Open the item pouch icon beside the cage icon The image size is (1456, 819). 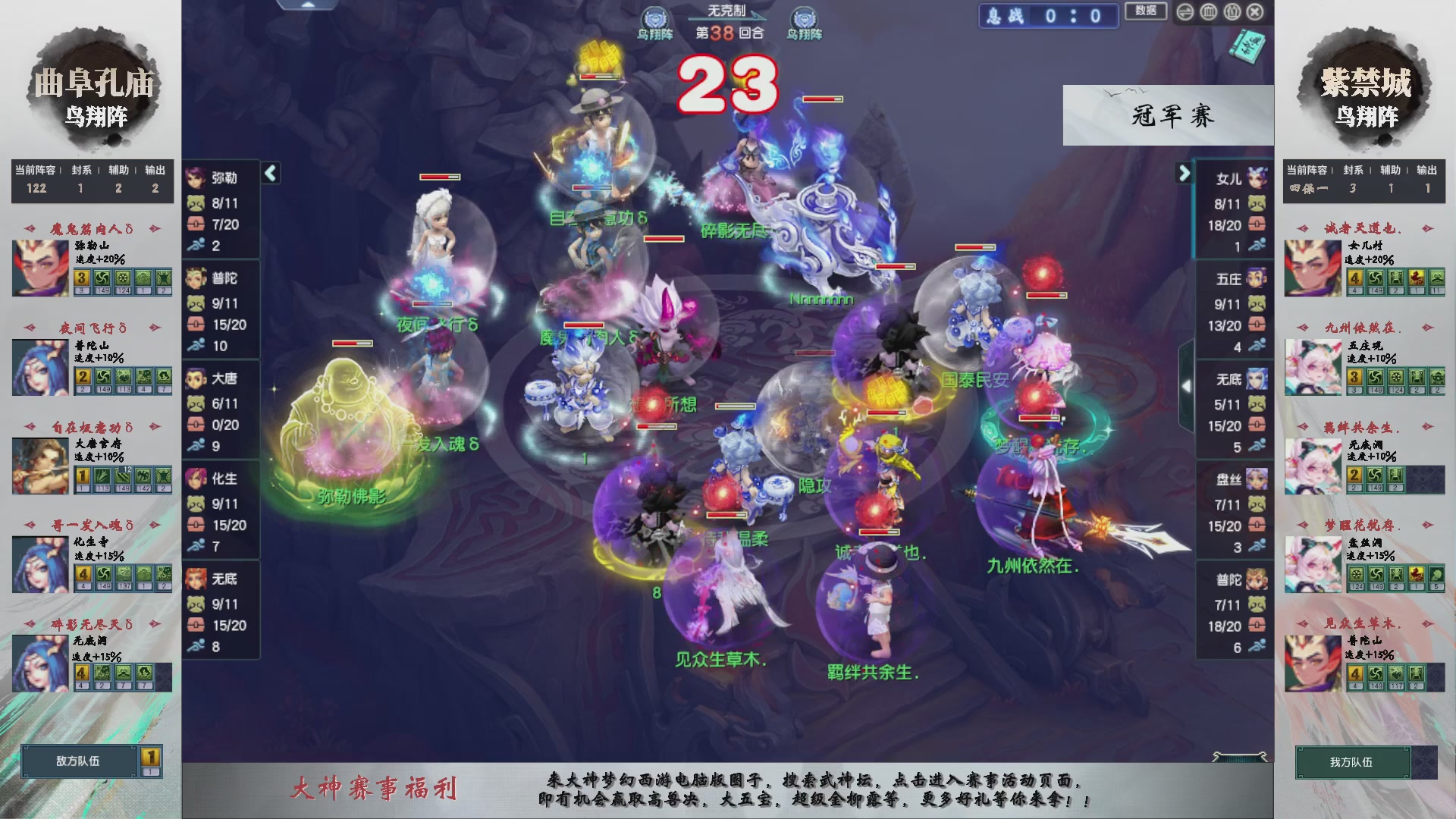coord(1232,12)
